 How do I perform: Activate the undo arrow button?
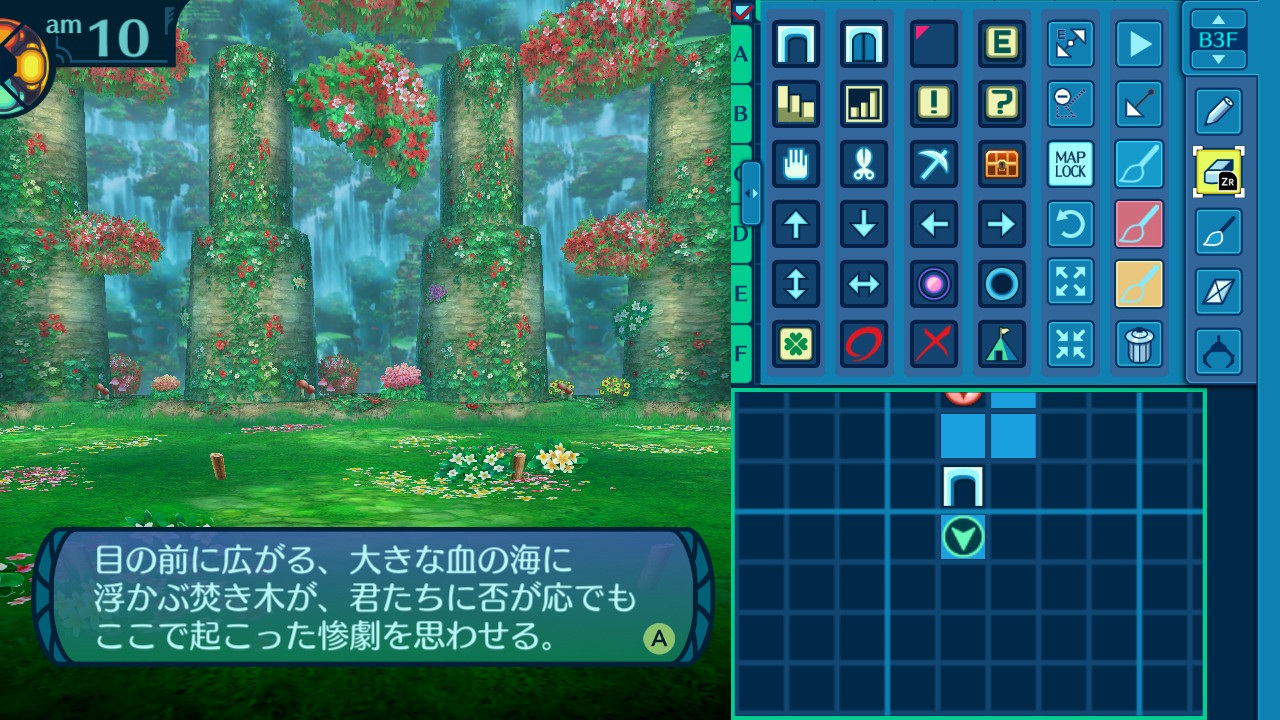tap(1070, 224)
